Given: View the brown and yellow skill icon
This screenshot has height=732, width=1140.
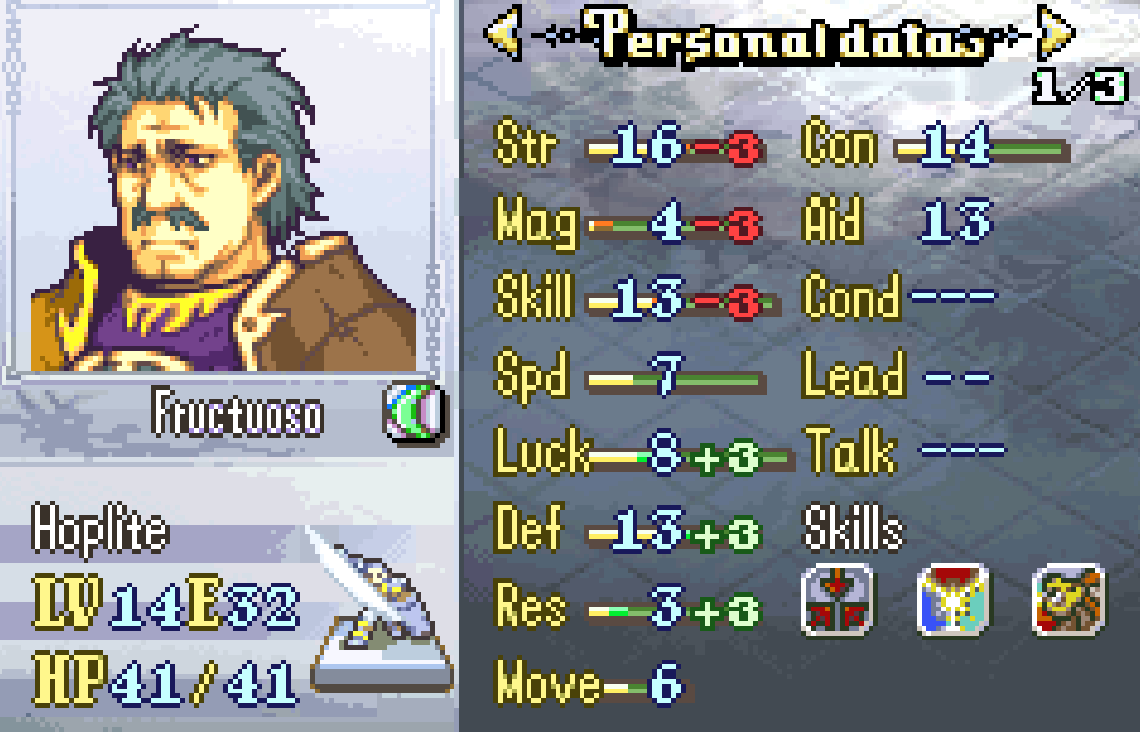Looking at the screenshot, I should point(1068,600).
